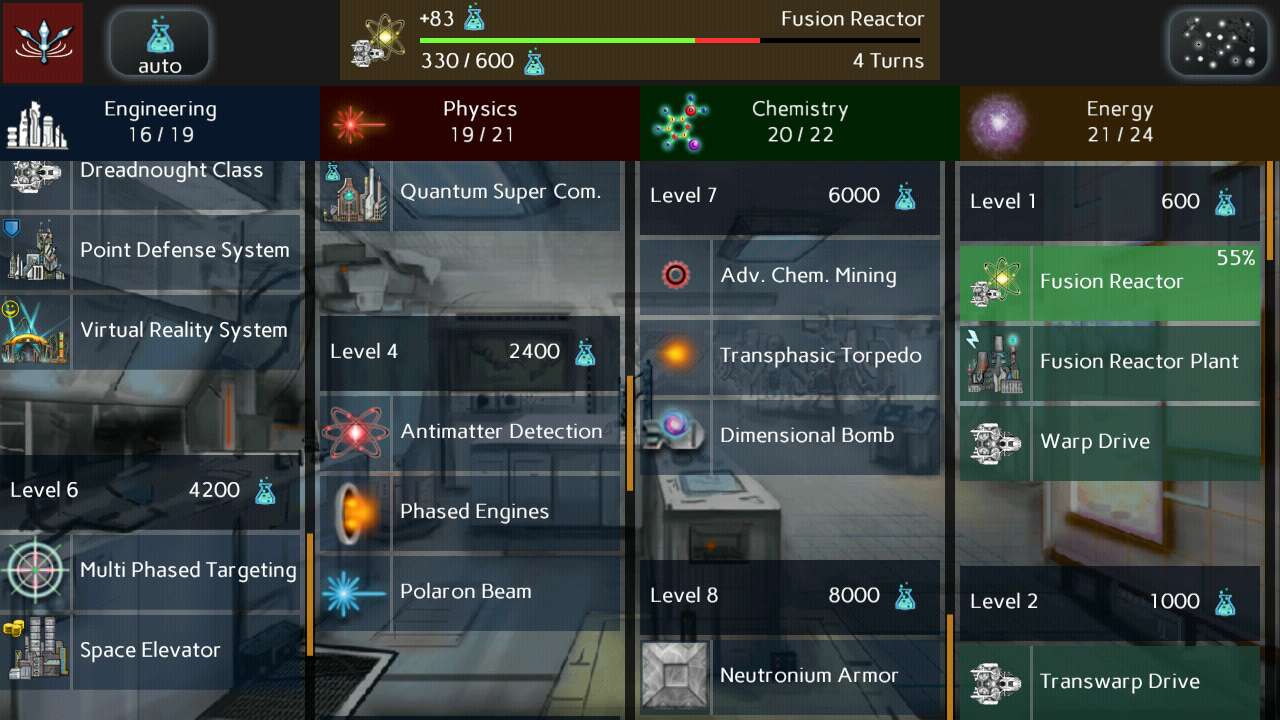The height and width of the screenshot is (720, 1280).
Task: Research the Warp Drive
Action: tap(1110, 441)
